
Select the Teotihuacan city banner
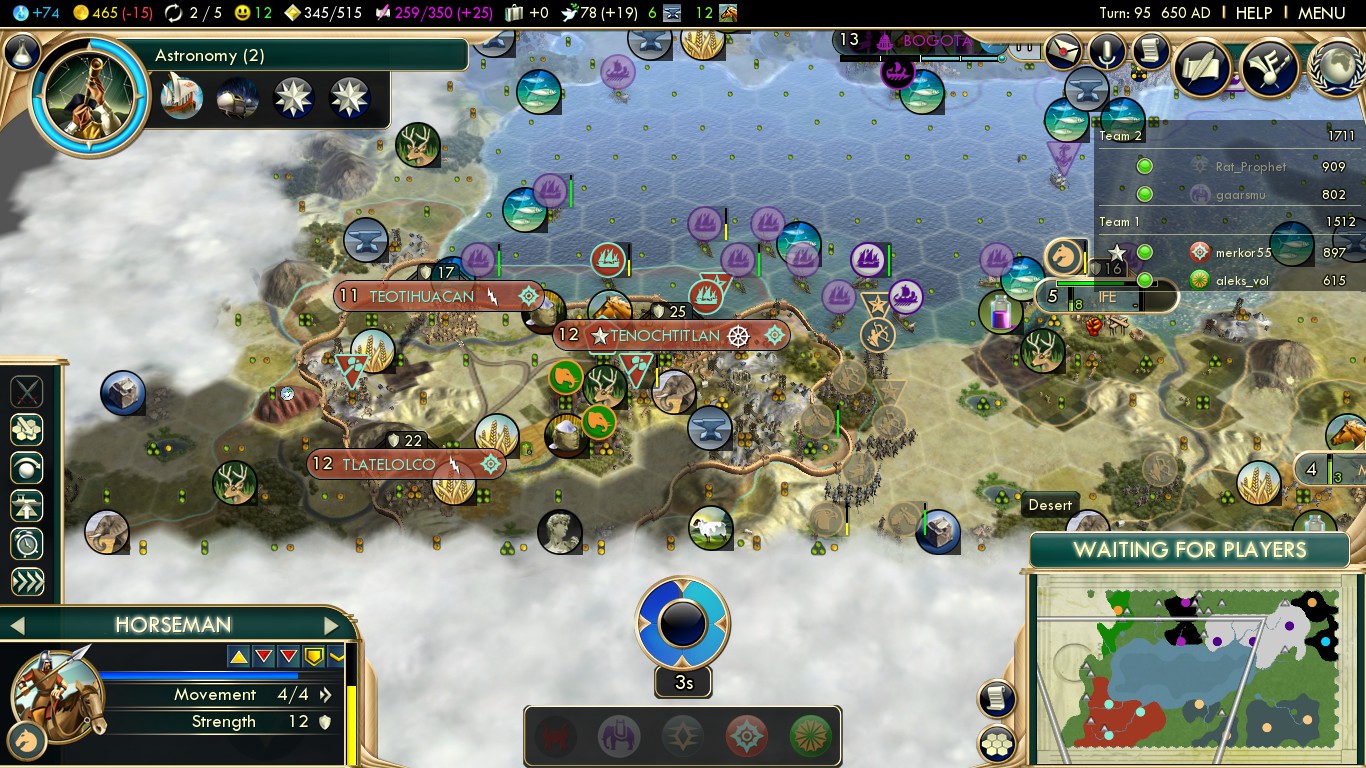(421, 296)
